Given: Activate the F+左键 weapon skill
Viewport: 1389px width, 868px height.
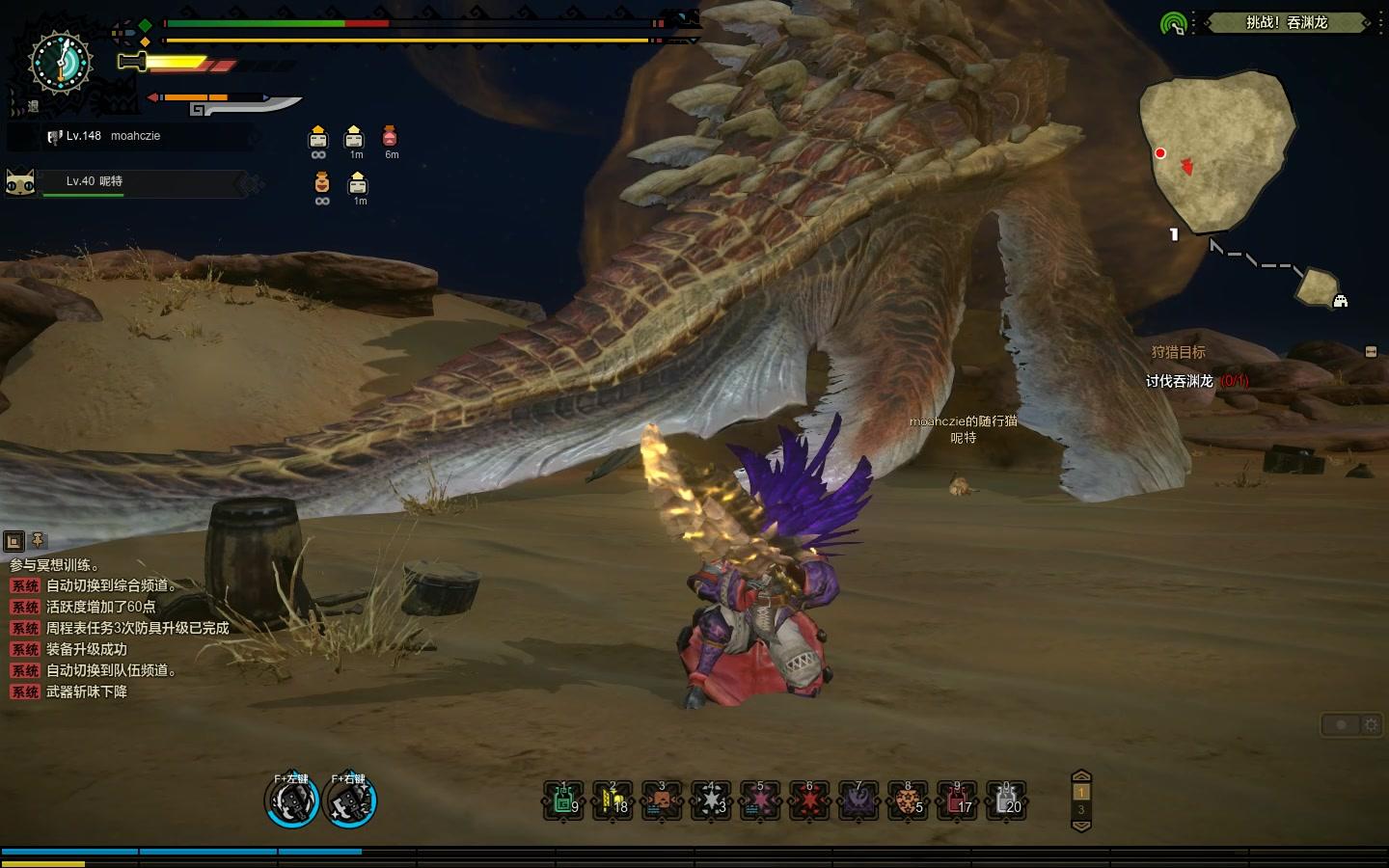Looking at the screenshot, I should point(291,801).
